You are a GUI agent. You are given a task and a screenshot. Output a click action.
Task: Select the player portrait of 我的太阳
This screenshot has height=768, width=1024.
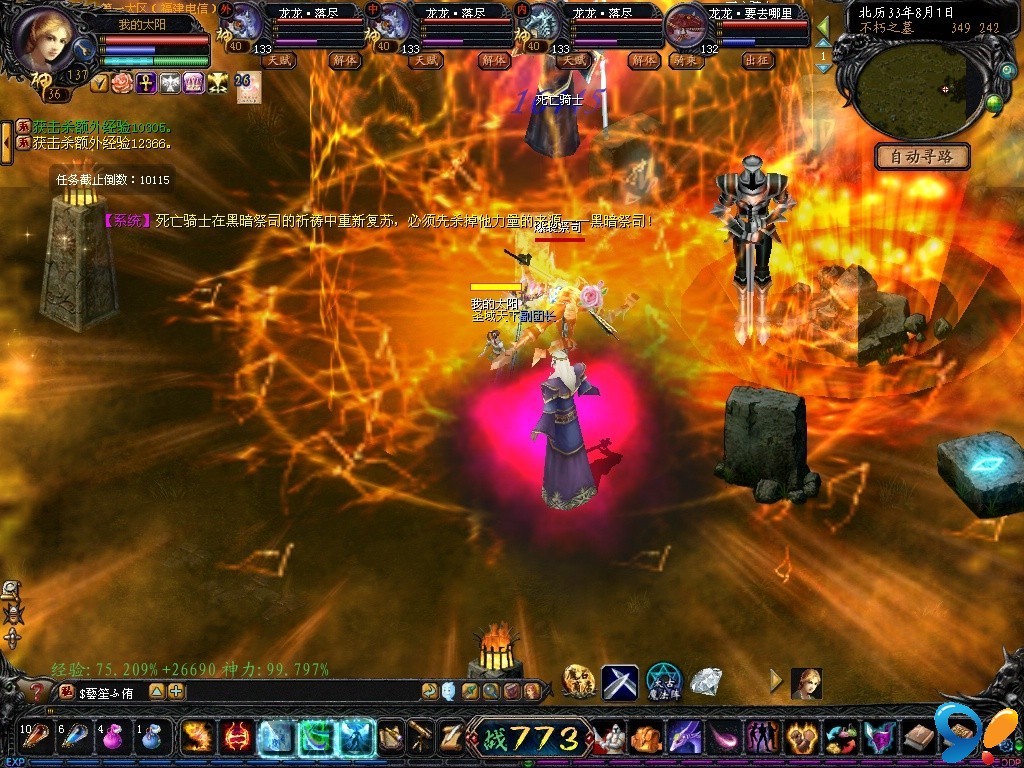pos(44,40)
